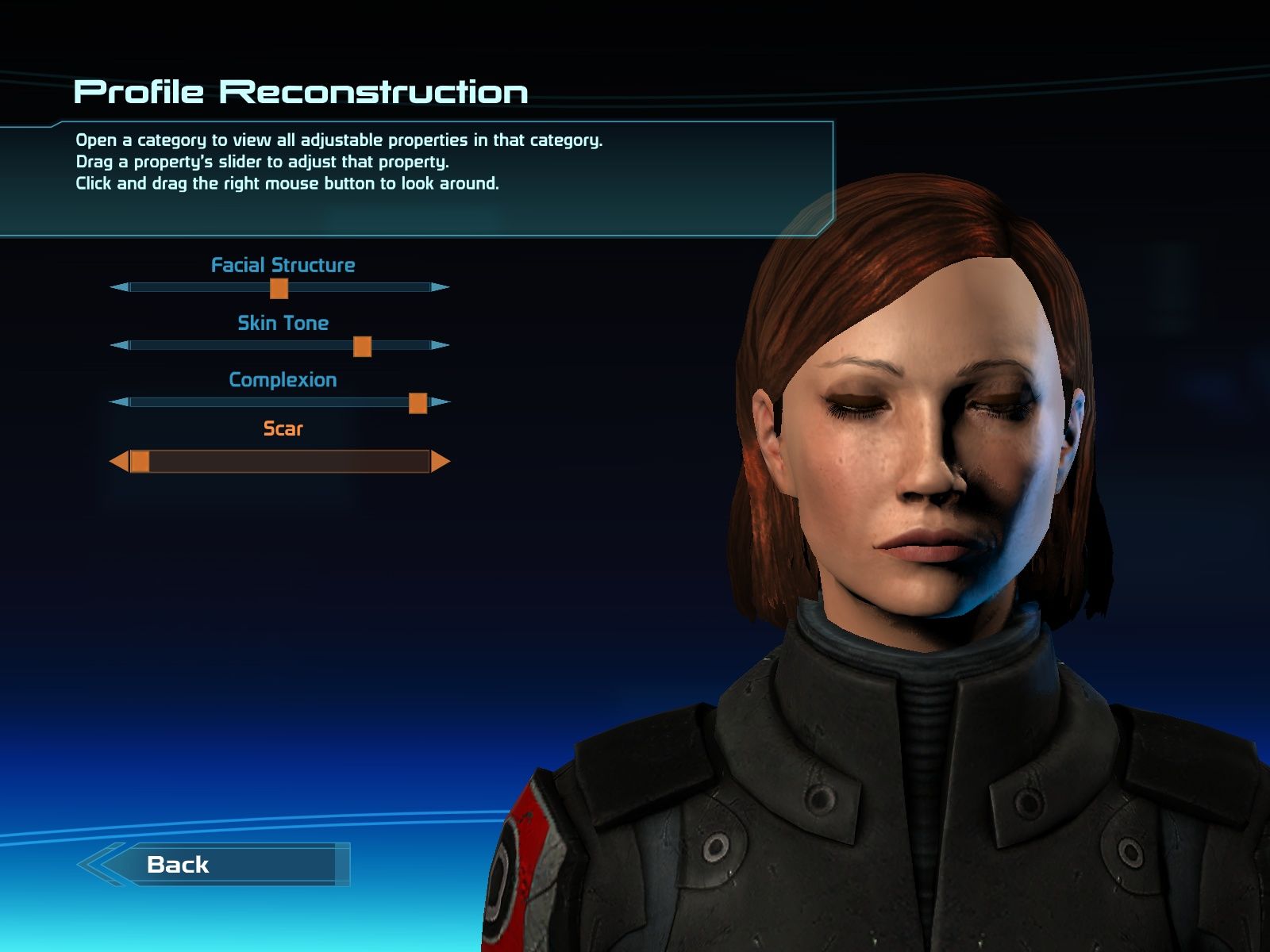Go back using the Back button

point(214,864)
